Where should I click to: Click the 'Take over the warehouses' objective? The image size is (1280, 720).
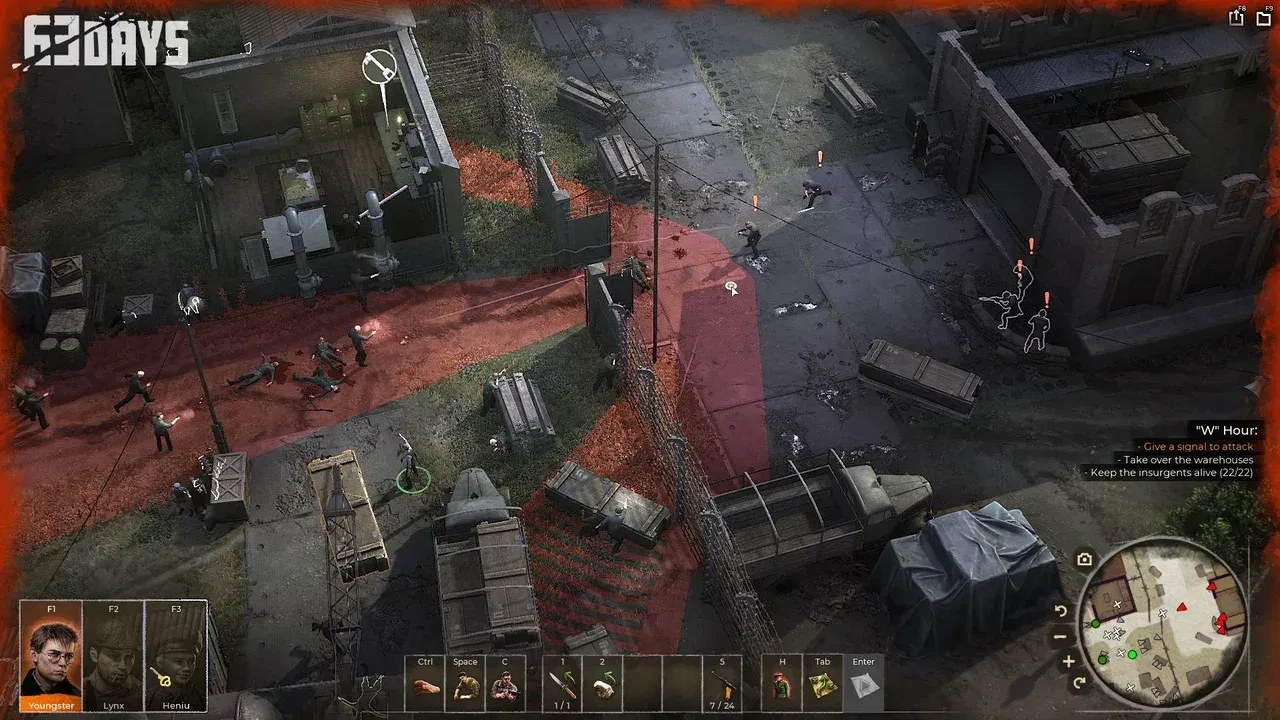(1185, 461)
